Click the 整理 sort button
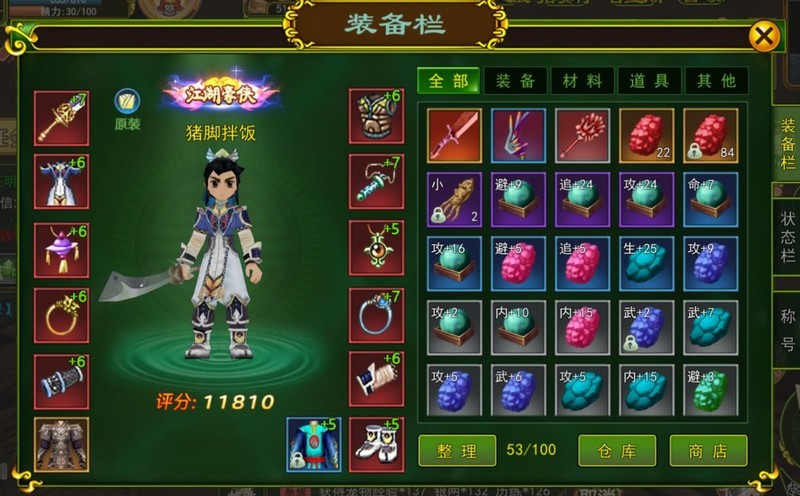This screenshot has width=800, height=496. [456, 450]
